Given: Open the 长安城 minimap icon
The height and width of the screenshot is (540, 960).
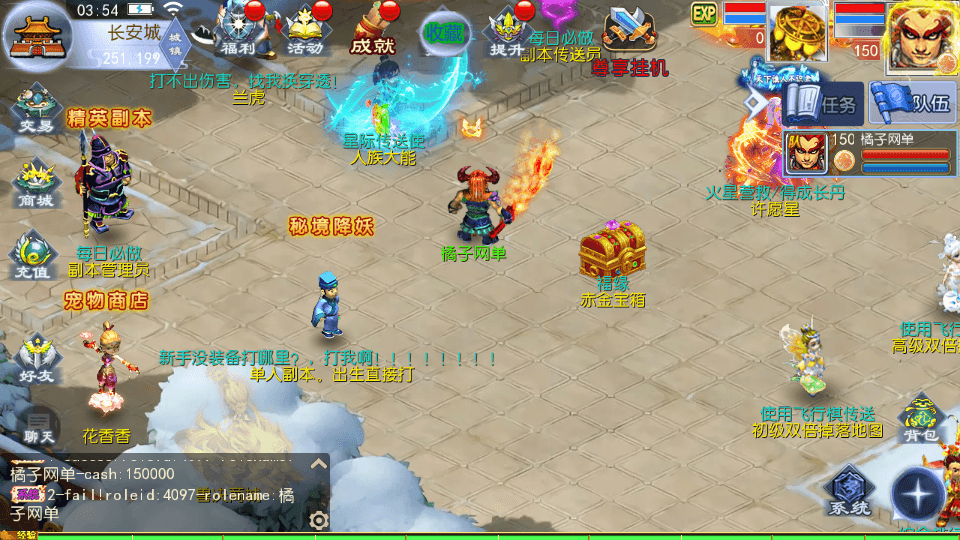Looking at the screenshot, I should click(x=36, y=32).
